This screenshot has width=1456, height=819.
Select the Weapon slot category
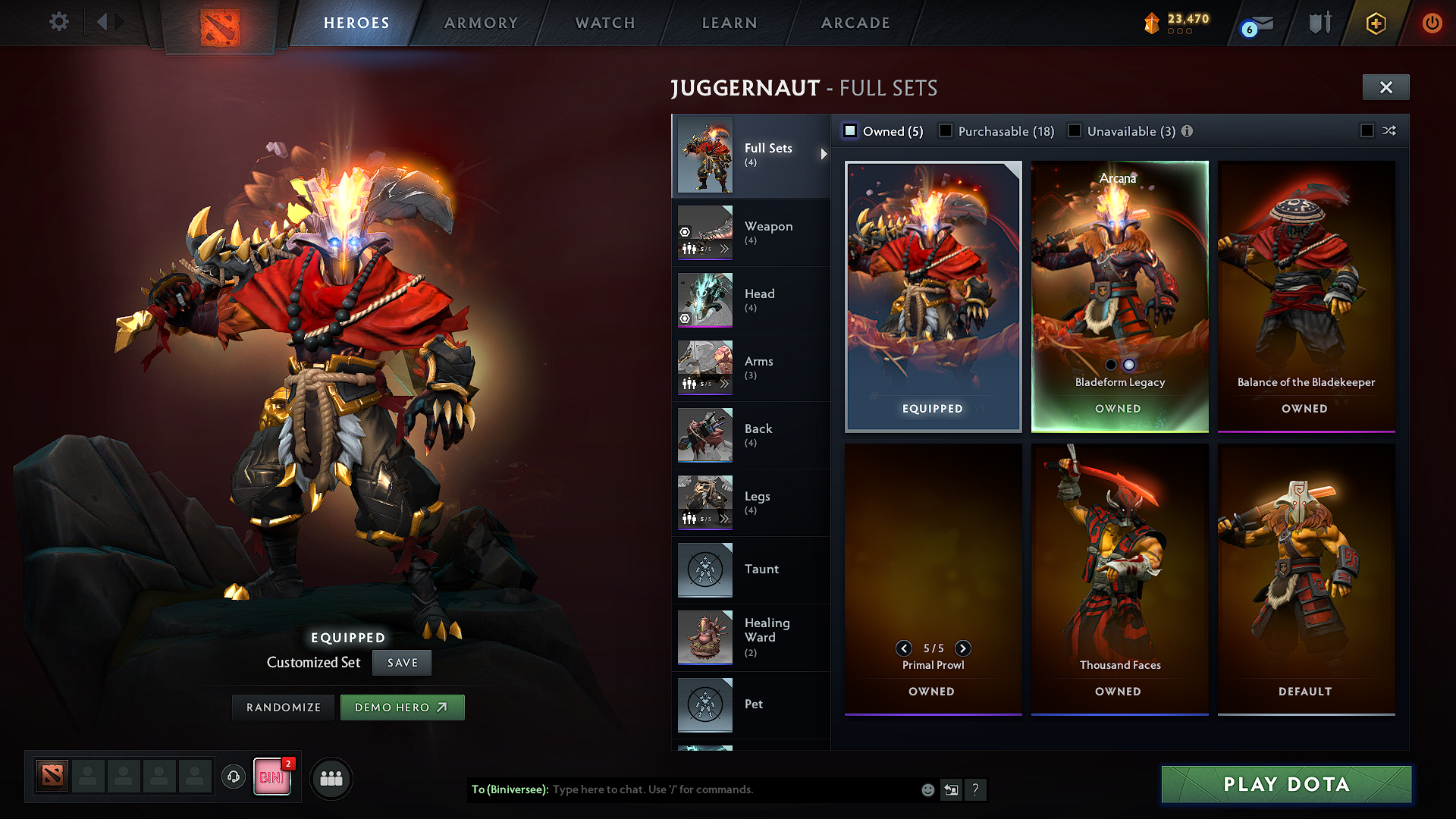point(751,232)
